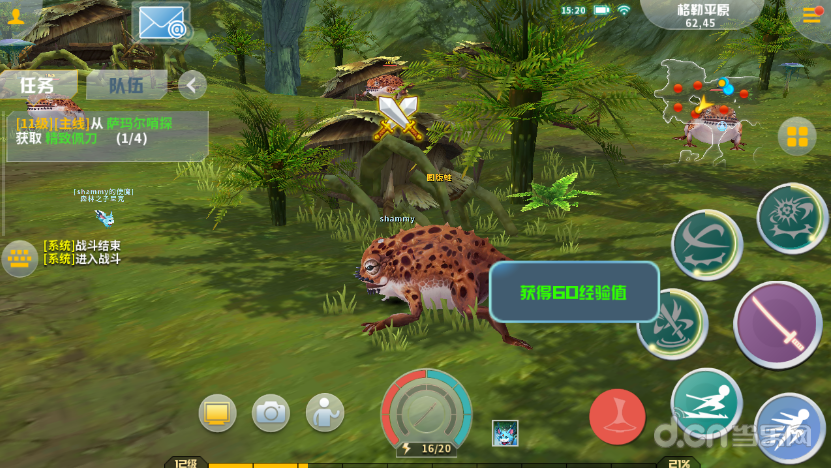Use the sliding dash skill
Screen dimensions: 831x468
click(x=705, y=402)
